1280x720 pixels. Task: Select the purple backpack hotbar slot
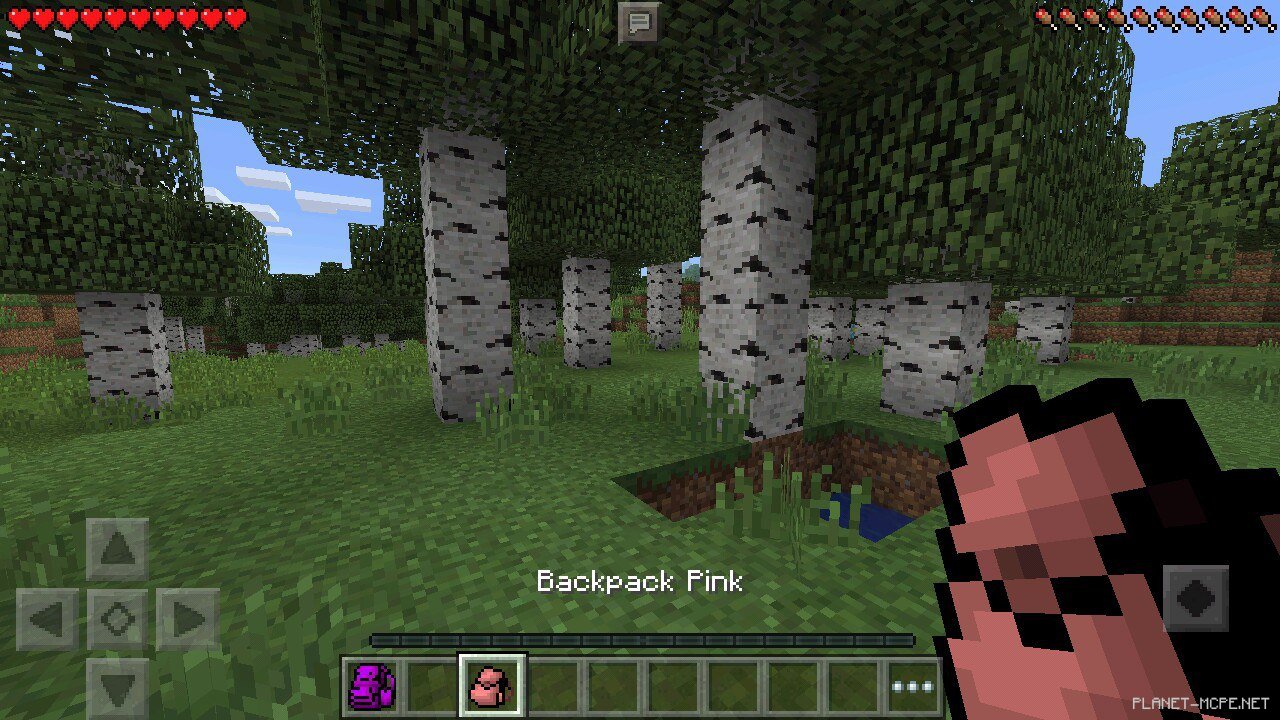372,687
